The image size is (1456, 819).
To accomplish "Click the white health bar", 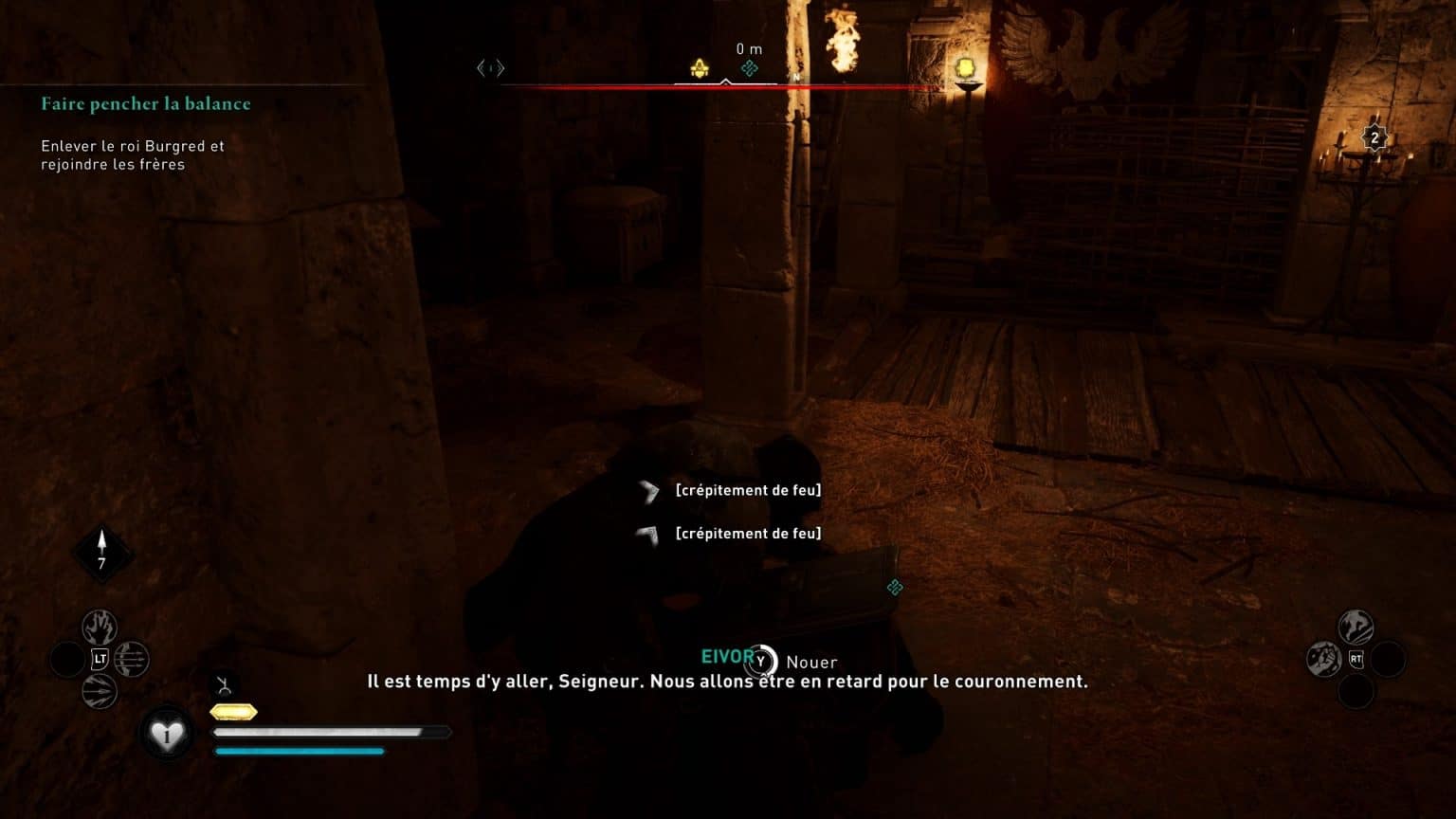I will [x=332, y=731].
